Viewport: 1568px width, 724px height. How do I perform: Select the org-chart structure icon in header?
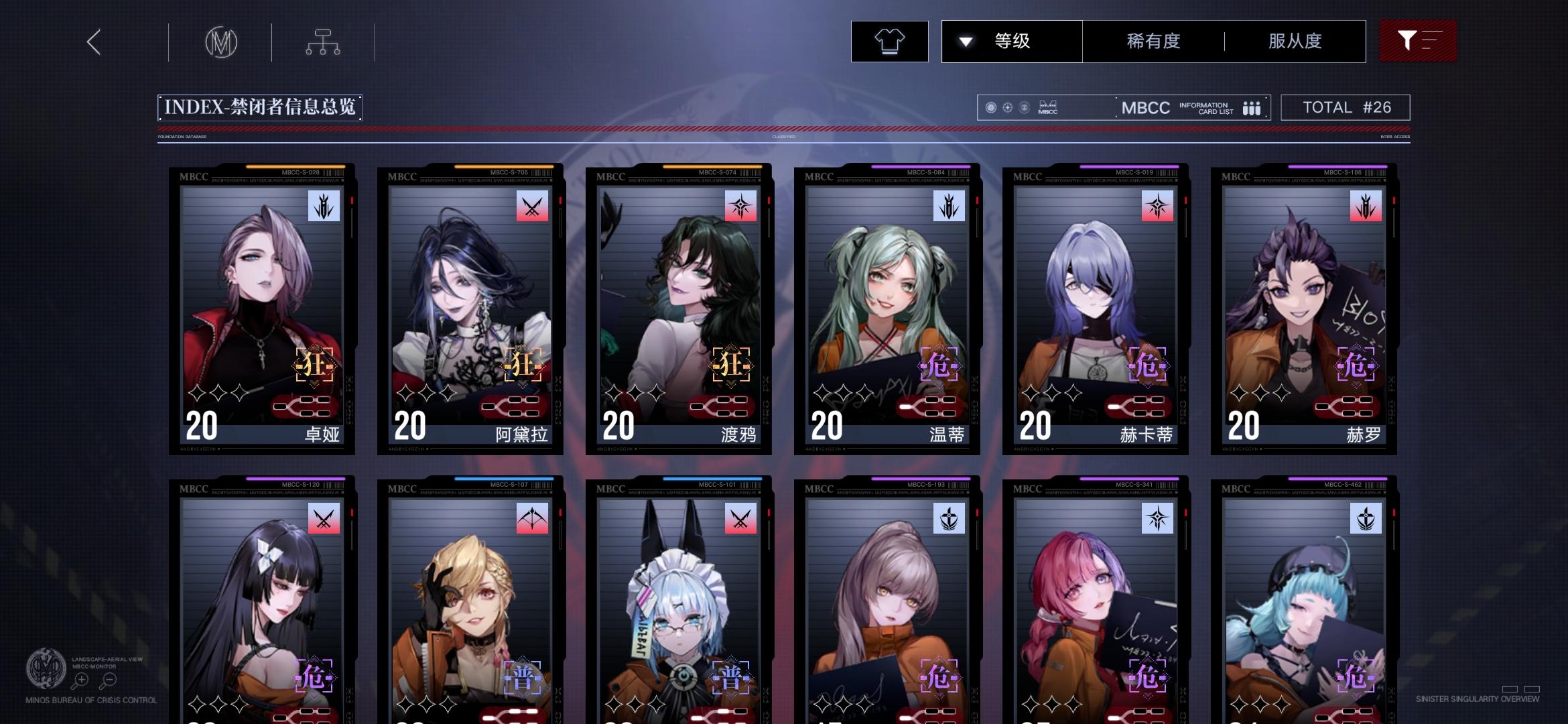324,42
